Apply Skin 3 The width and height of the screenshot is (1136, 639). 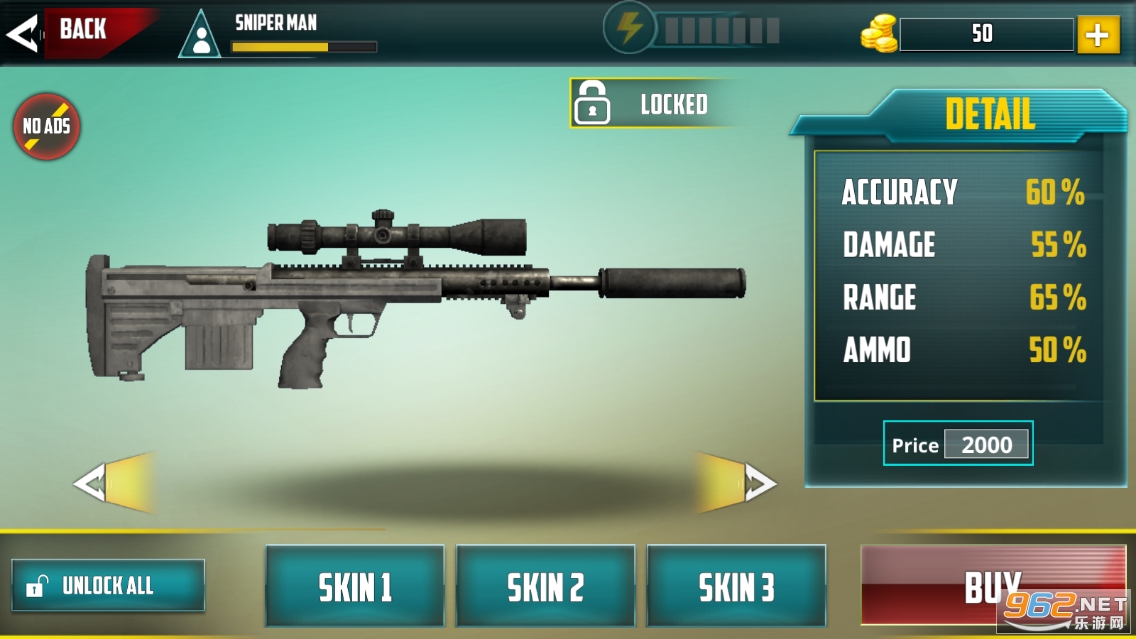tap(736, 587)
